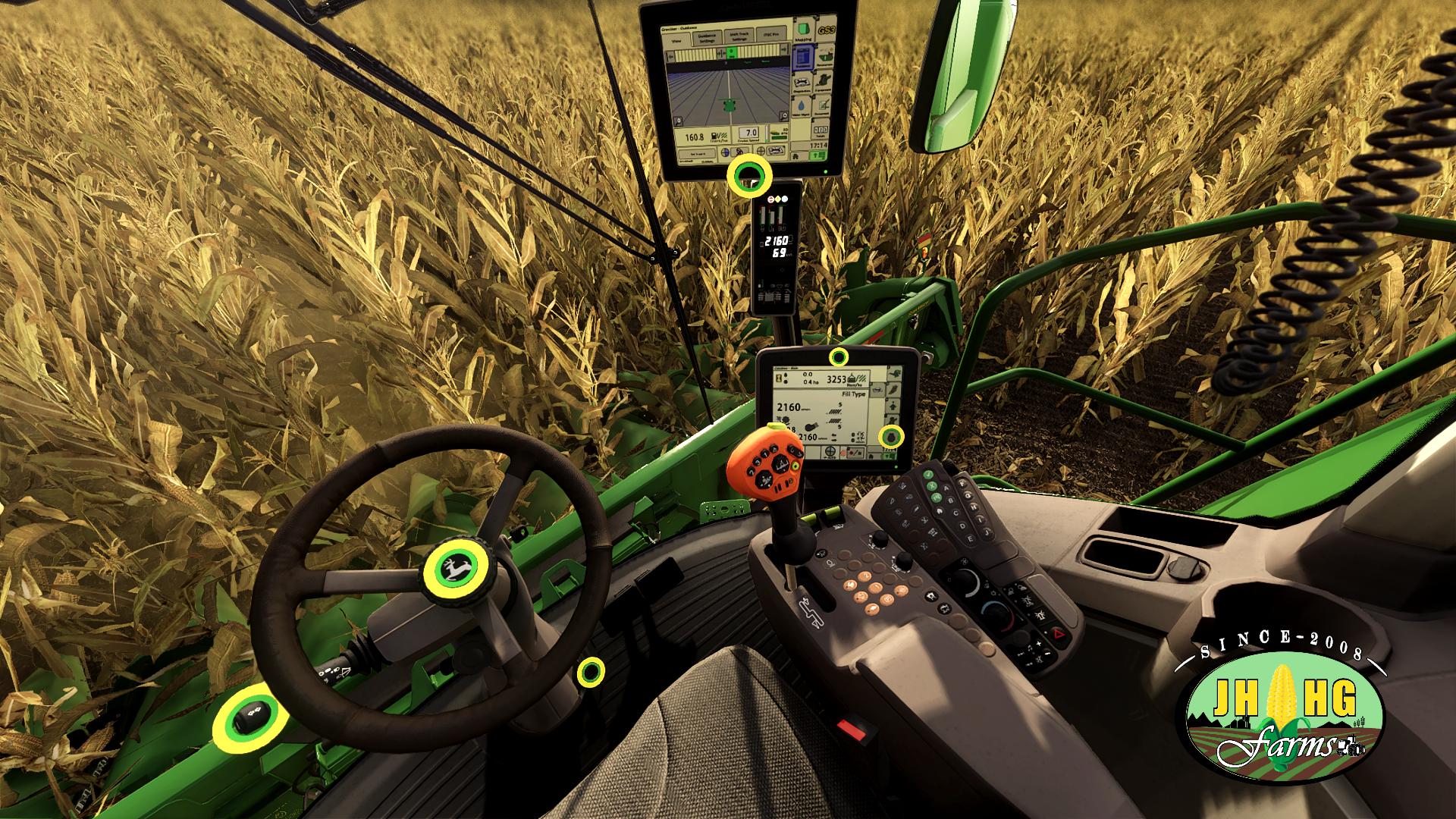Open the iTEC Pro tab on the guidance screen
Viewport: 1456px width, 819px height.
point(771,33)
